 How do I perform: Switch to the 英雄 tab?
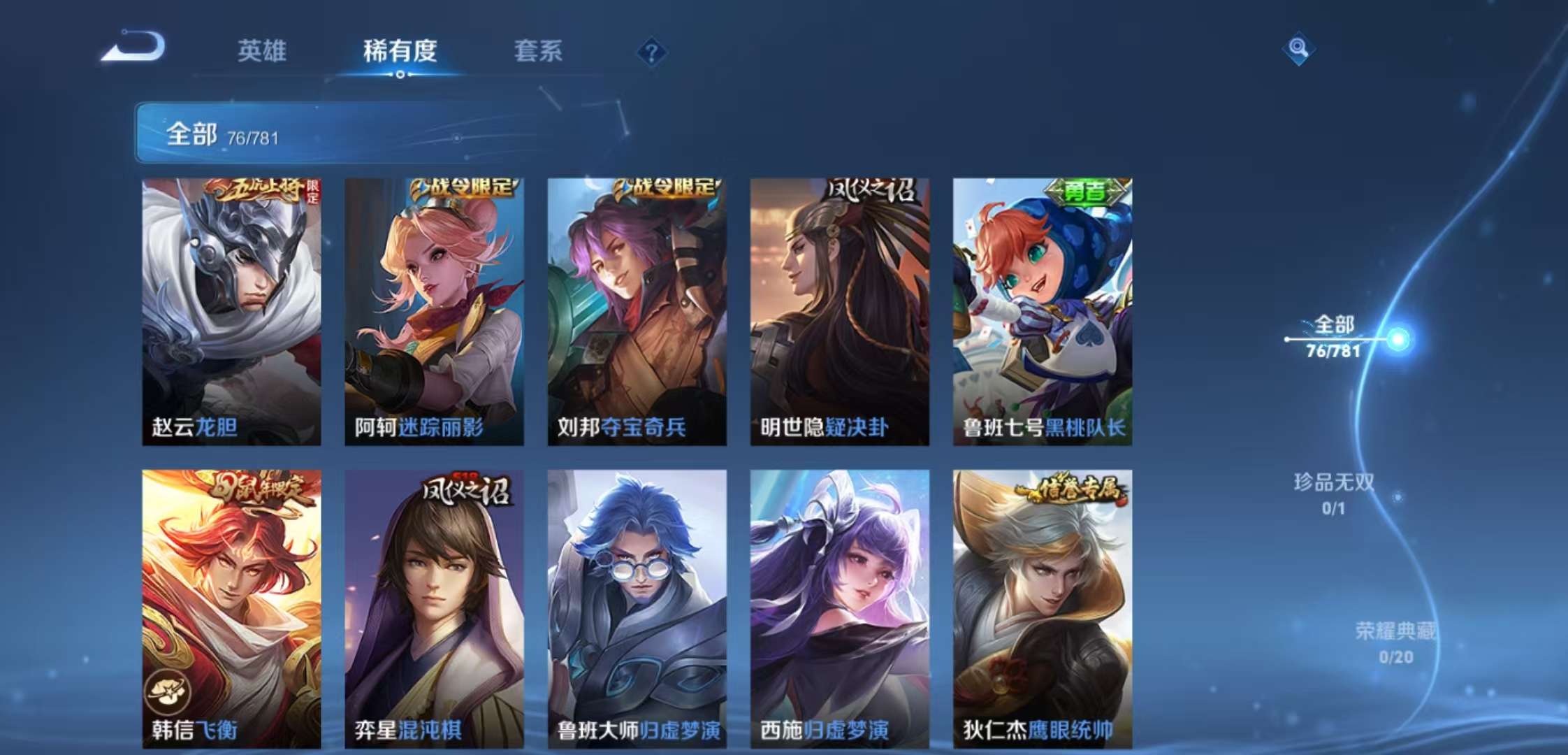click(263, 50)
